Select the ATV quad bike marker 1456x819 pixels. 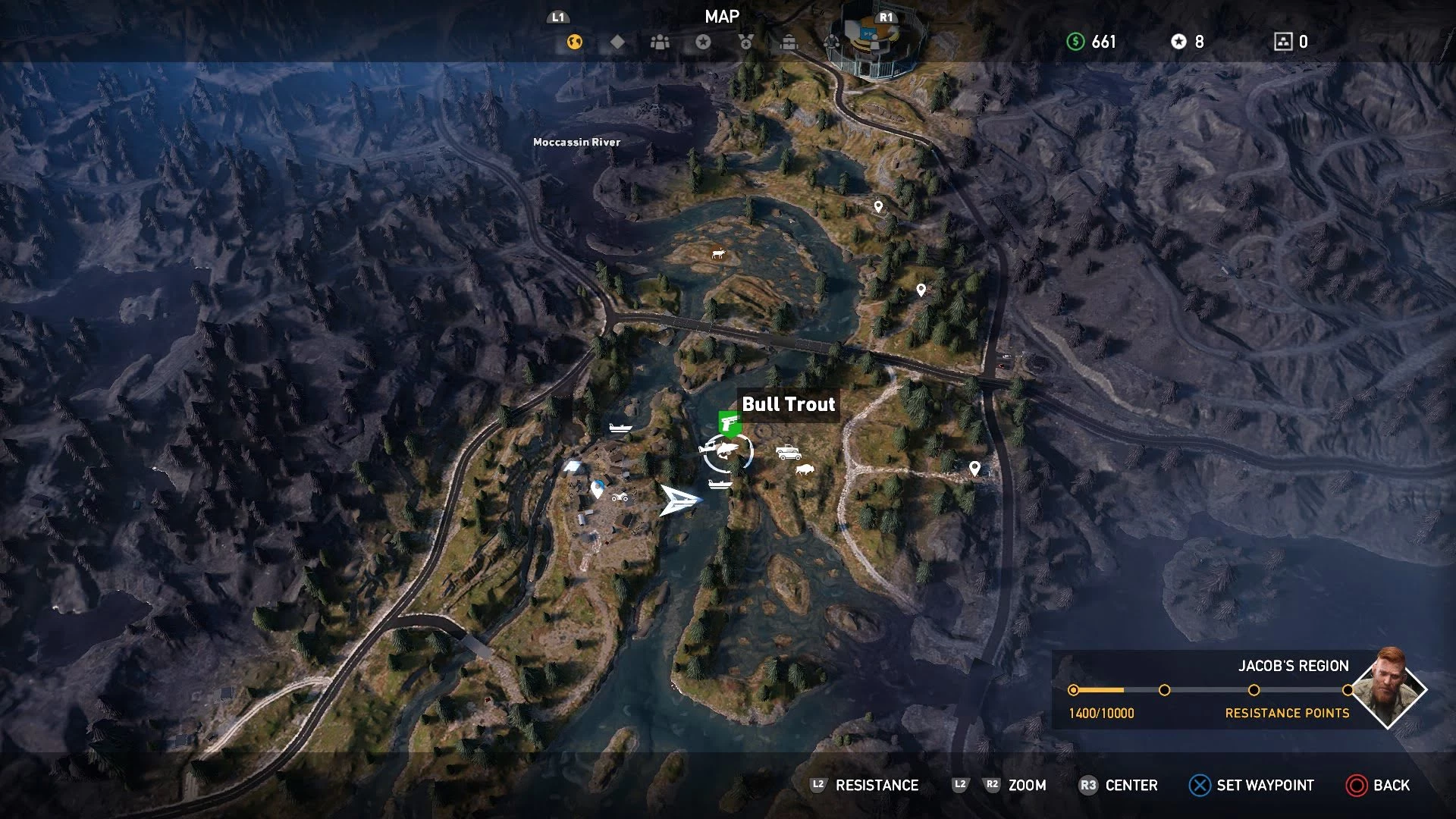point(620,497)
